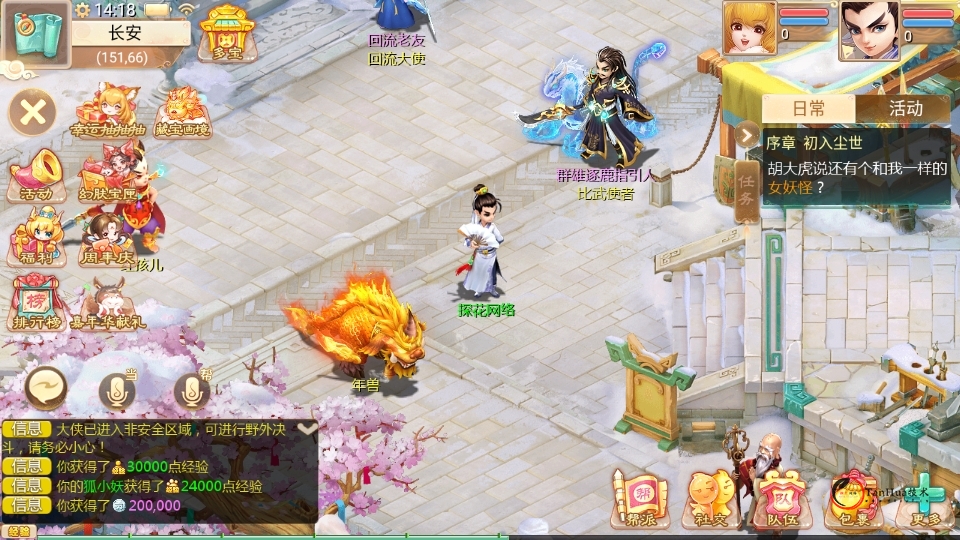Close the left activity menu with X
This screenshot has width=960, height=540.
click(x=32, y=110)
